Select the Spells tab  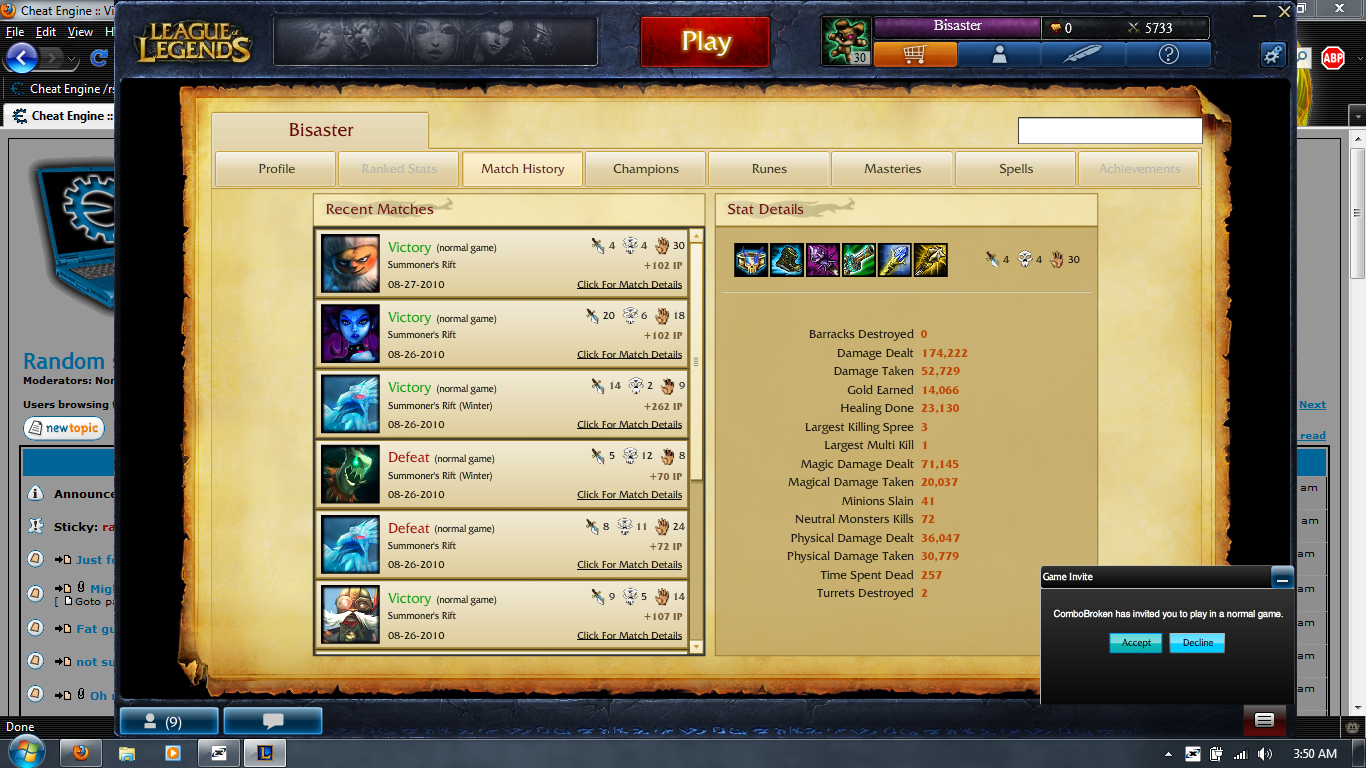click(1015, 169)
